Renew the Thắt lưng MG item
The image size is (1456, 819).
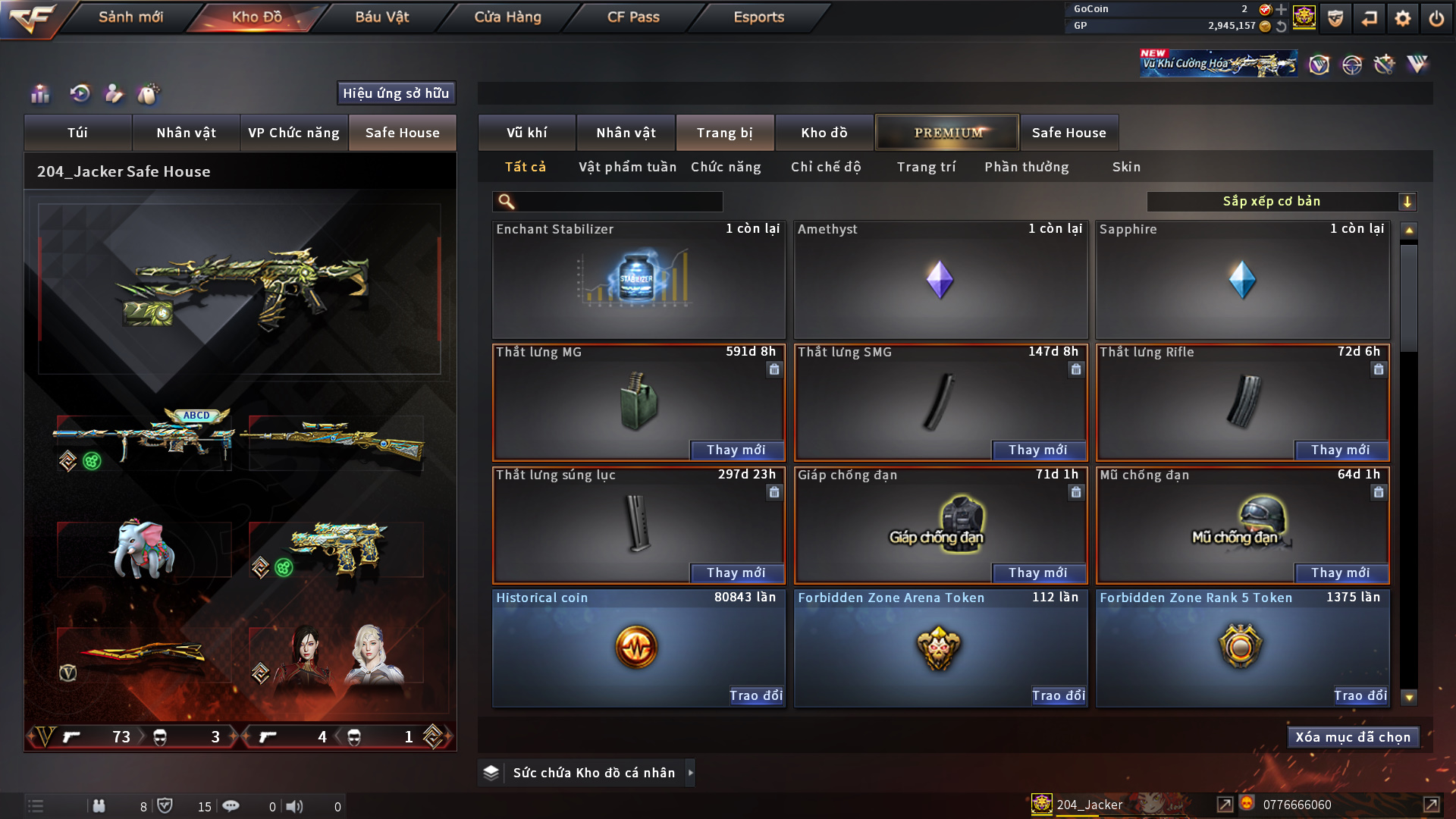tap(736, 450)
